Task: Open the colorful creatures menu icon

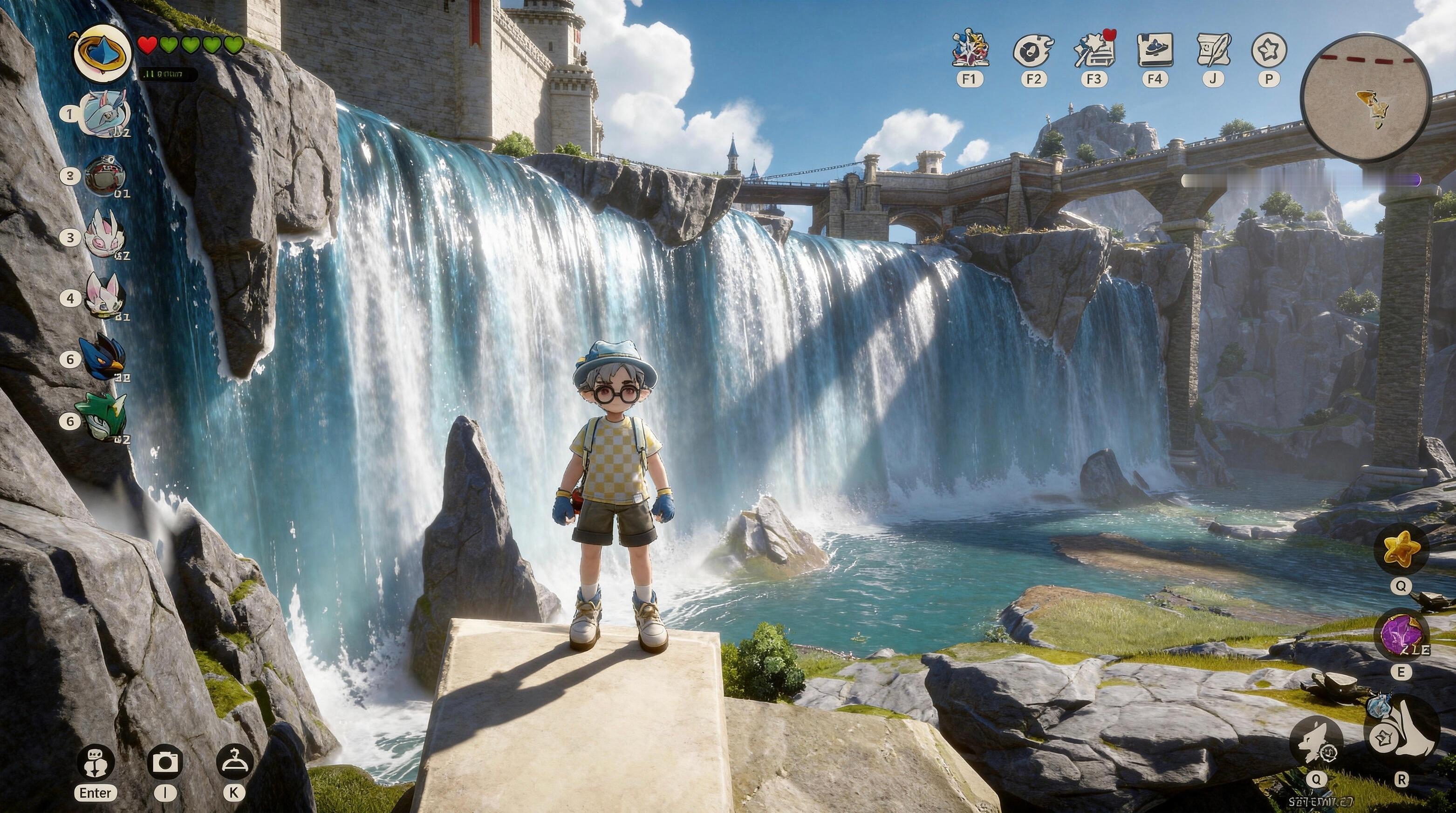Action: (970, 50)
